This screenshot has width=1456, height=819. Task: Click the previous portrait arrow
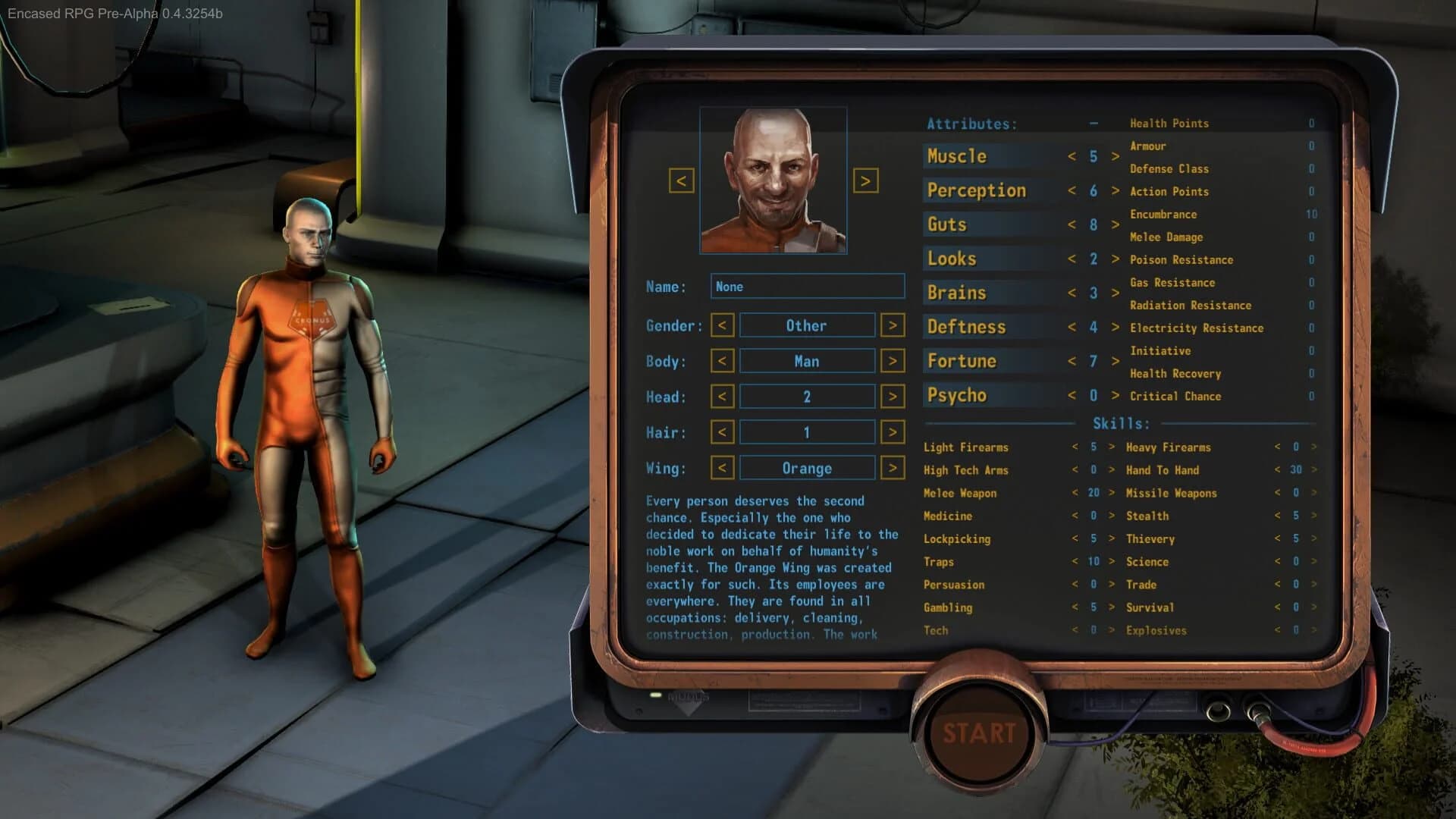682,182
